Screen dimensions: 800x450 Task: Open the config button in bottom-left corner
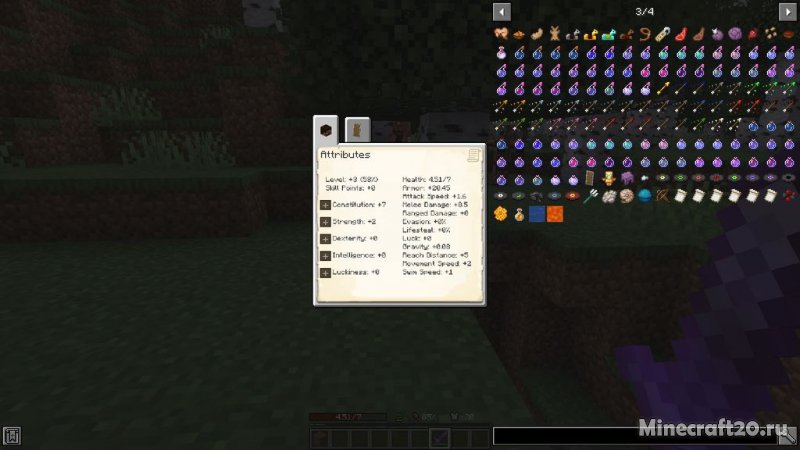12,436
